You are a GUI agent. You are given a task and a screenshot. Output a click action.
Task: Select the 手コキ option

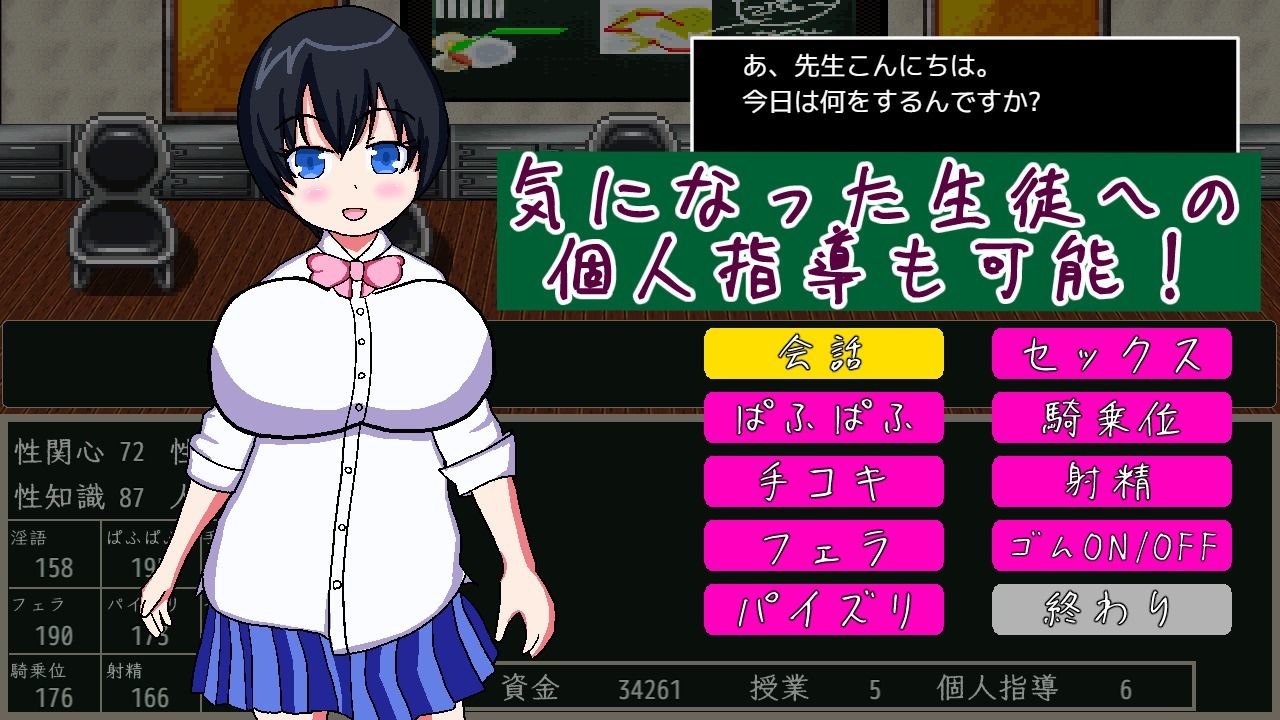point(824,482)
